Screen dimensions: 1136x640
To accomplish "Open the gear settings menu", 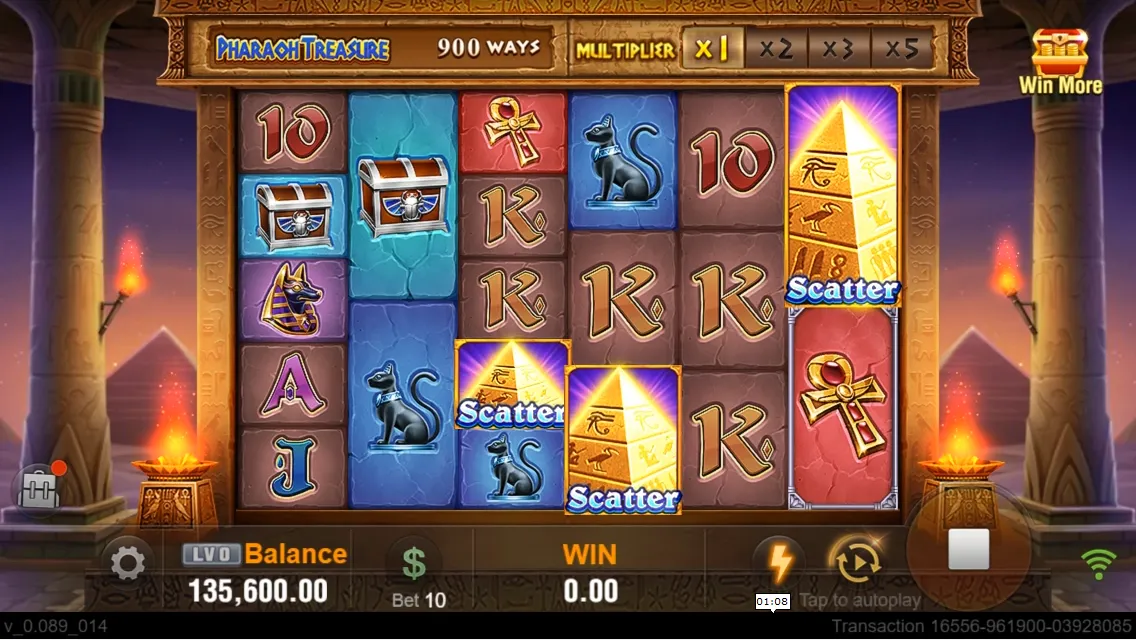I will [127, 564].
